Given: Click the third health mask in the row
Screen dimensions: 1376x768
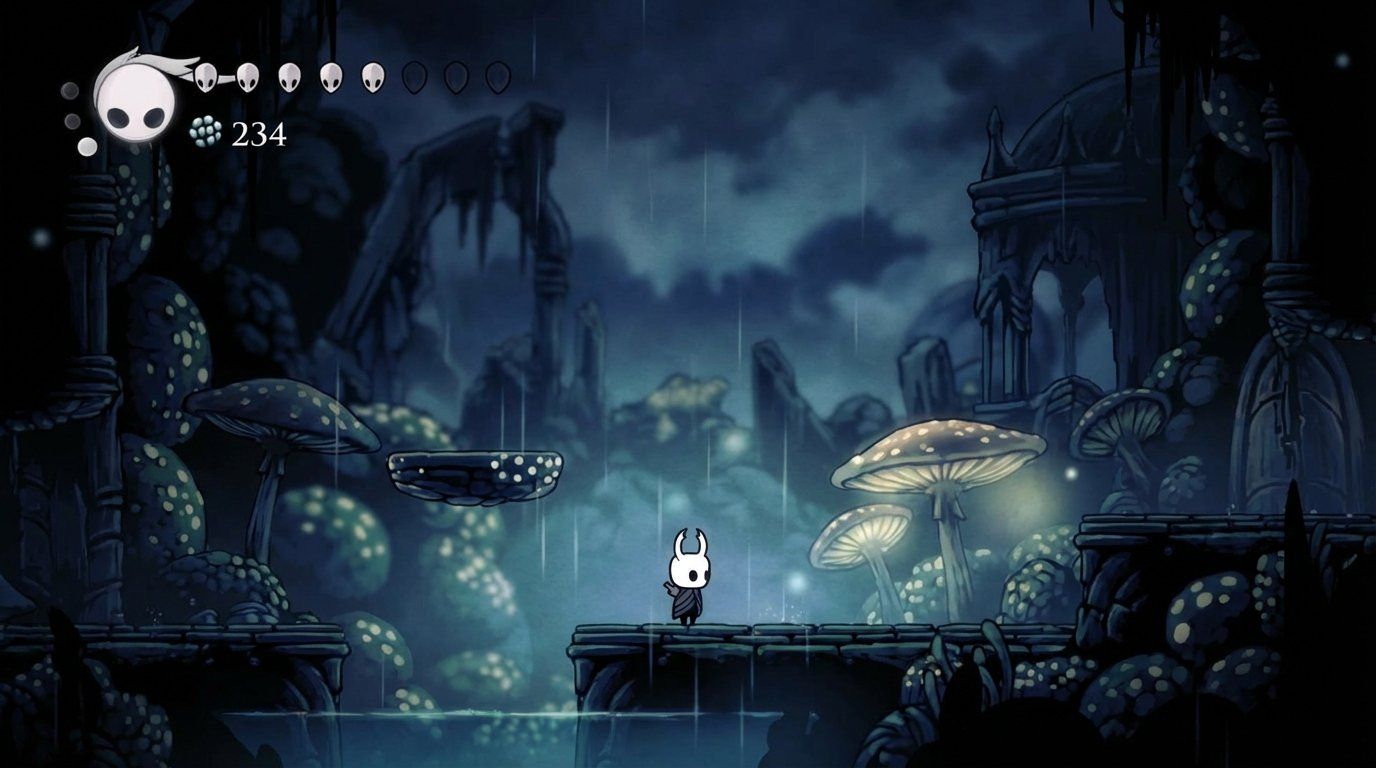Looking at the screenshot, I should click(x=289, y=77).
